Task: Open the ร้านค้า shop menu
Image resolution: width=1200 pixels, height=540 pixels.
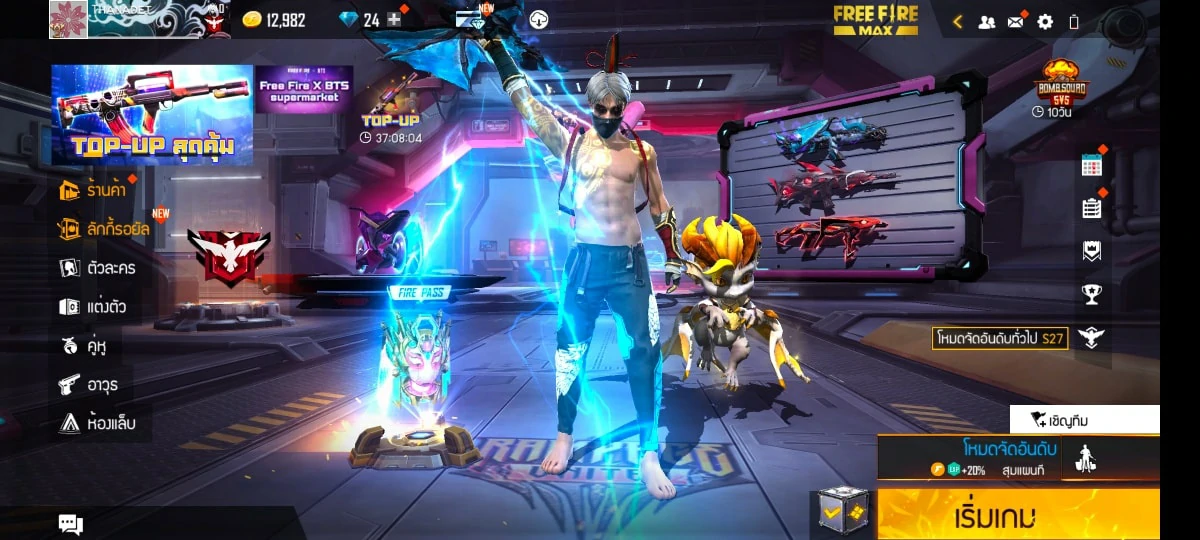Action: [x=97, y=189]
